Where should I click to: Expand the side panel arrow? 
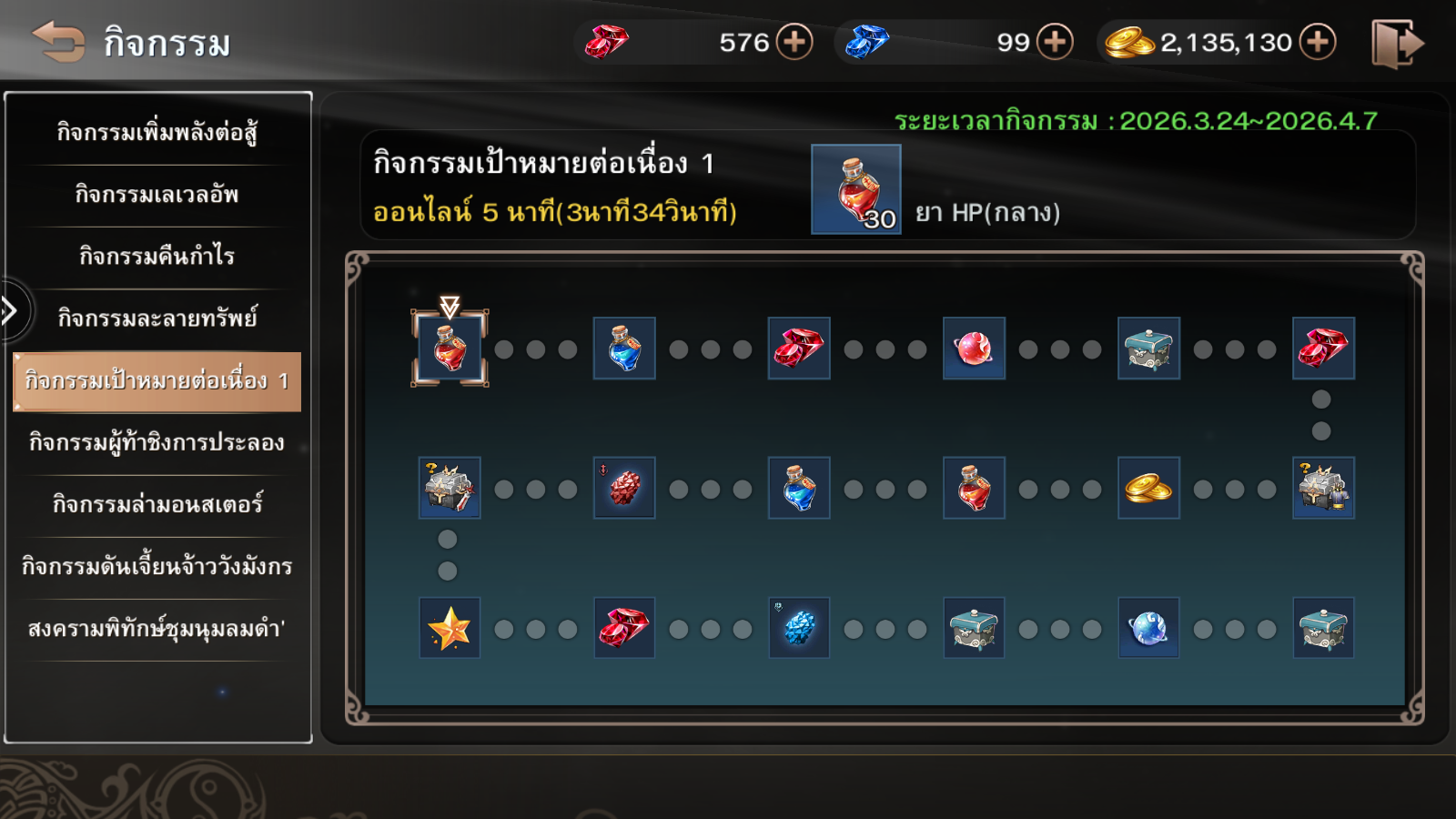11,311
